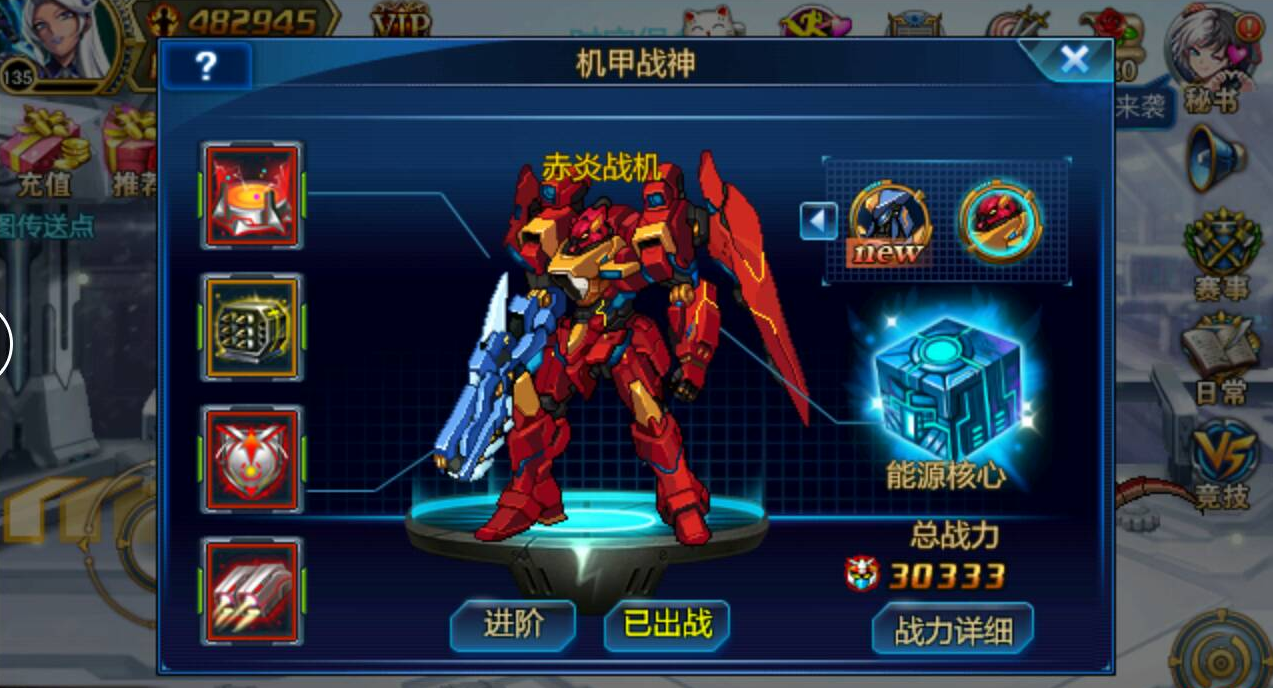Open the 秘书 secretary portrait

point(1211,55)
